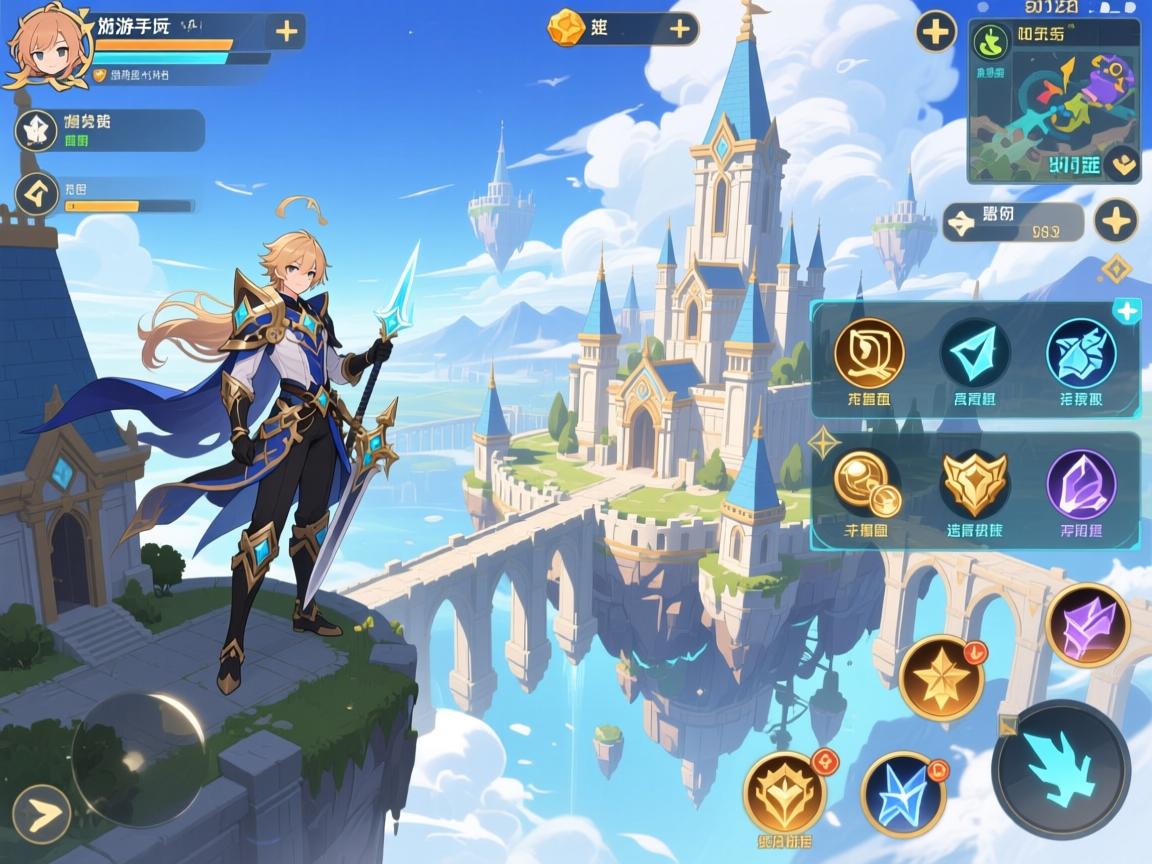Trigger the blue lightning skill
1152x864 pixels.
pyautogui.click(x=903, y=793)
